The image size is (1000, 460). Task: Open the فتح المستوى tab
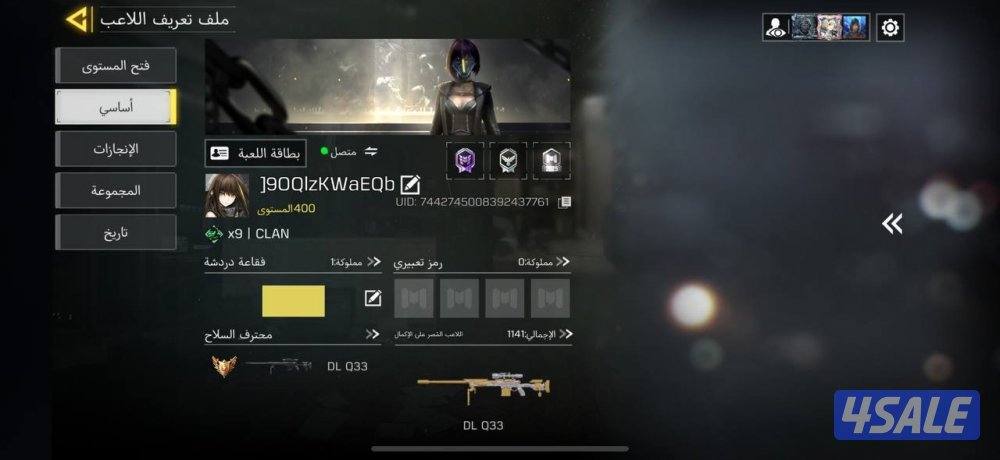pos(116,66)
